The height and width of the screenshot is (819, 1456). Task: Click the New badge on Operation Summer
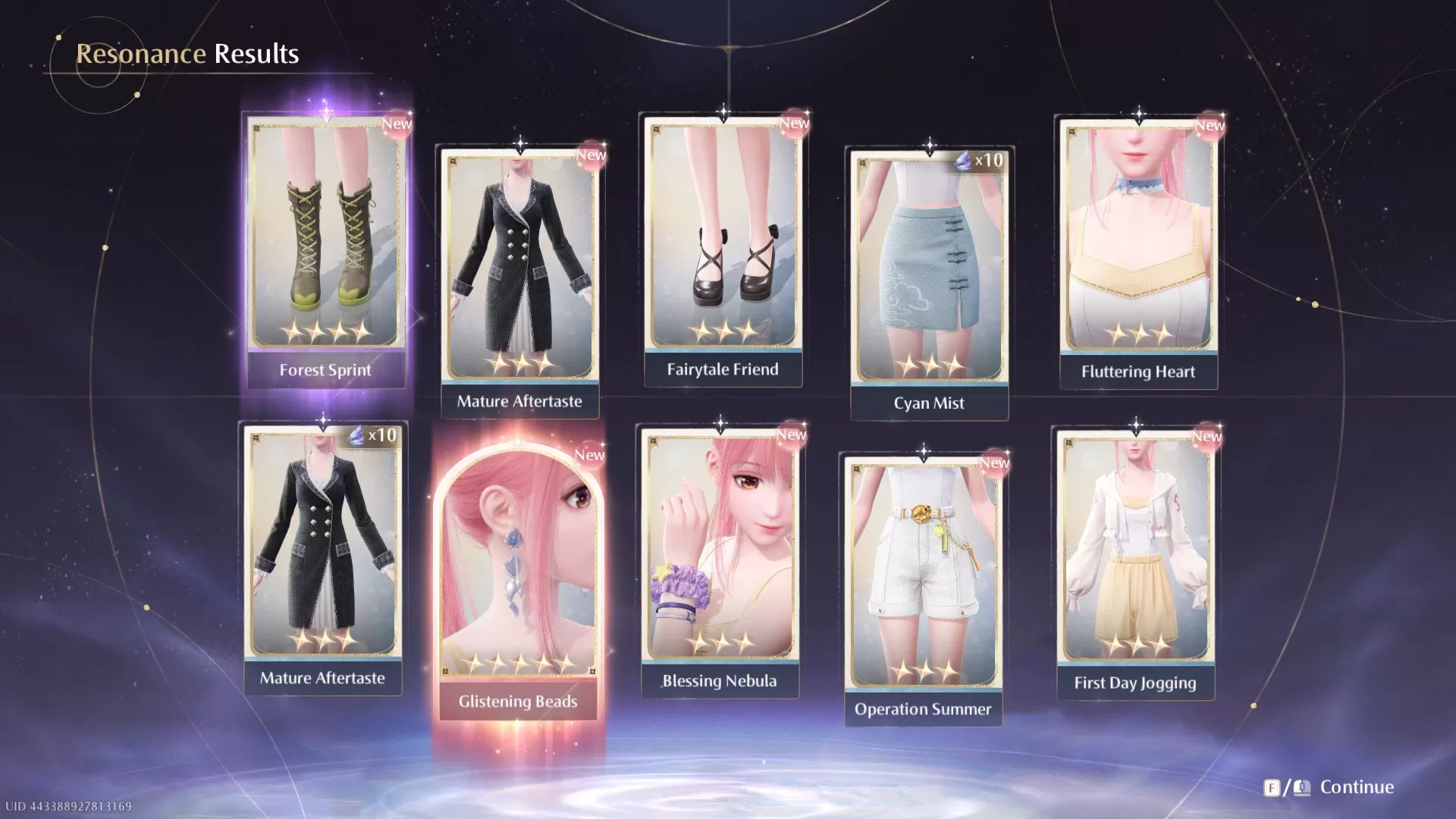coord(993,463)
